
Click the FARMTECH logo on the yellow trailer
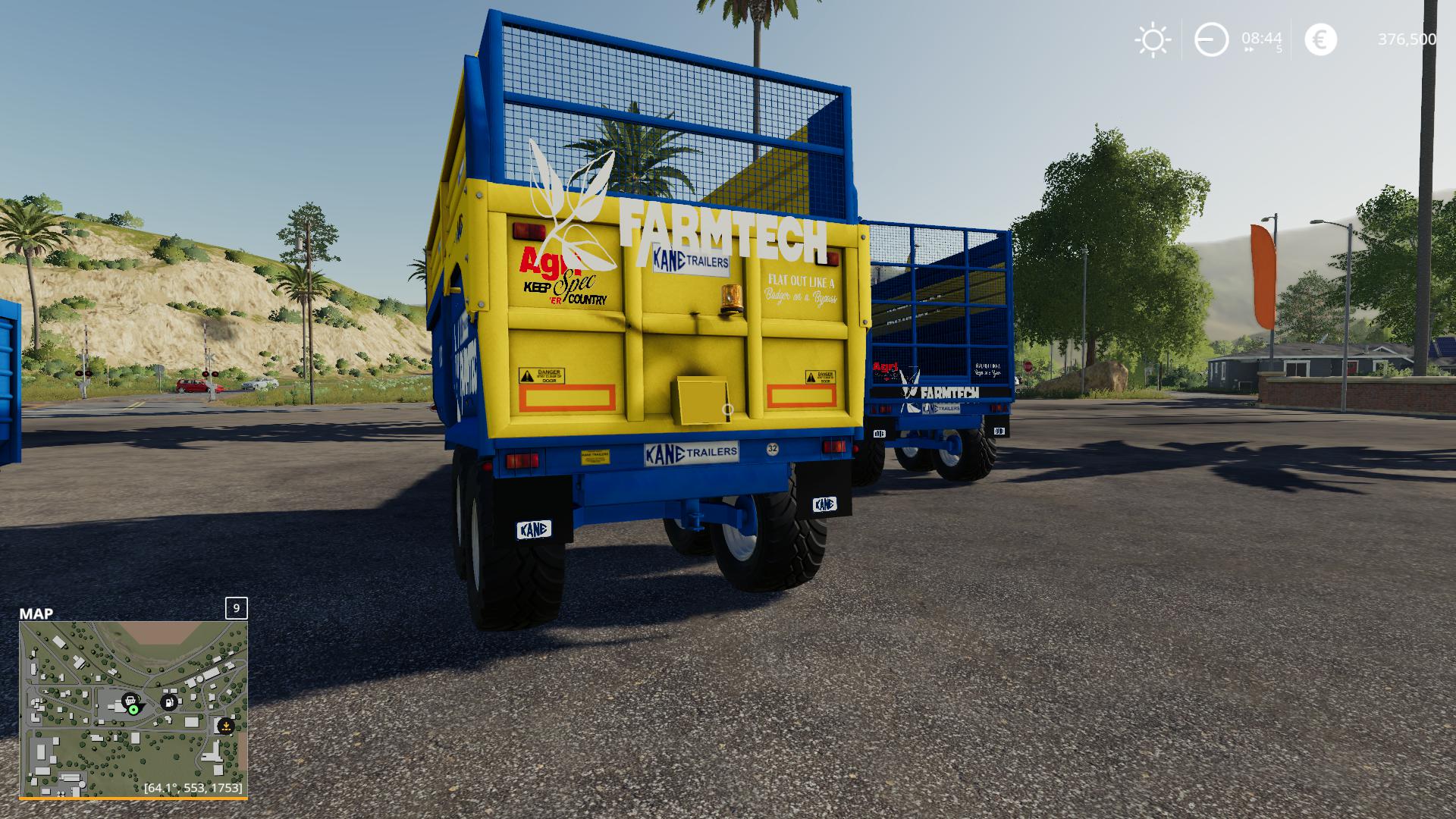722,234
